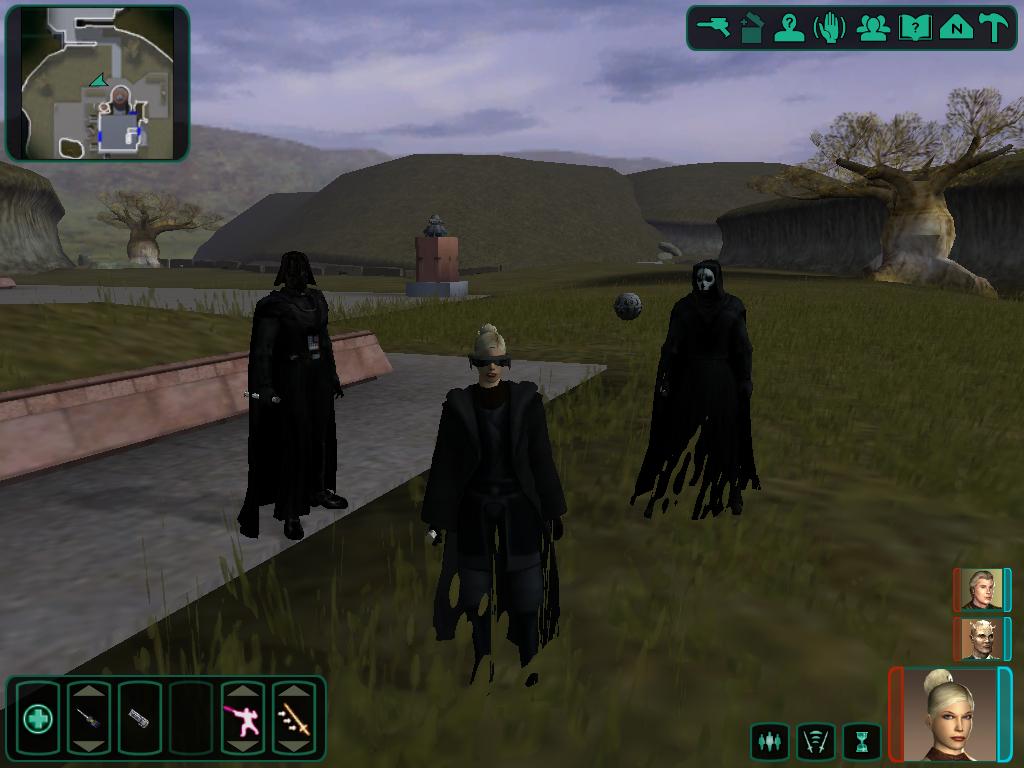Open the equipment screen via the blaster icon
The image size is (1024, 768).
coord(715,27)
